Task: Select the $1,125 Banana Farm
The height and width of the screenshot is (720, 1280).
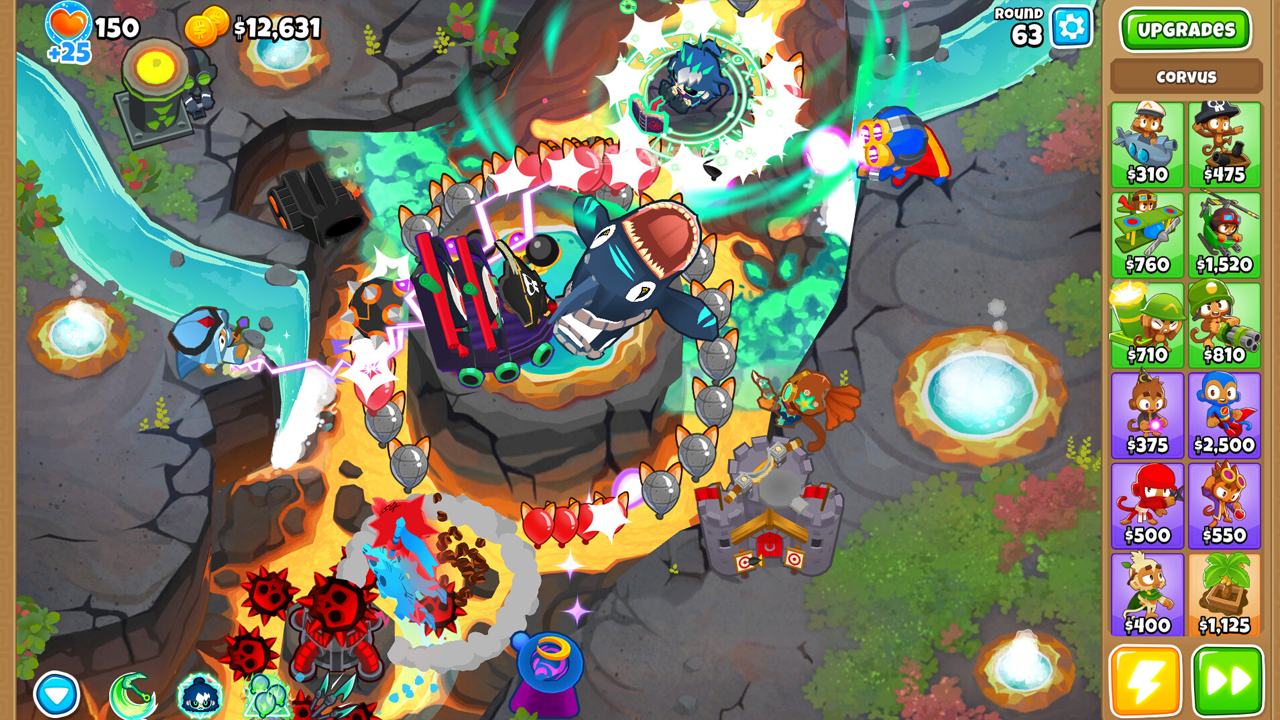Action: [x=1224, y=595]
